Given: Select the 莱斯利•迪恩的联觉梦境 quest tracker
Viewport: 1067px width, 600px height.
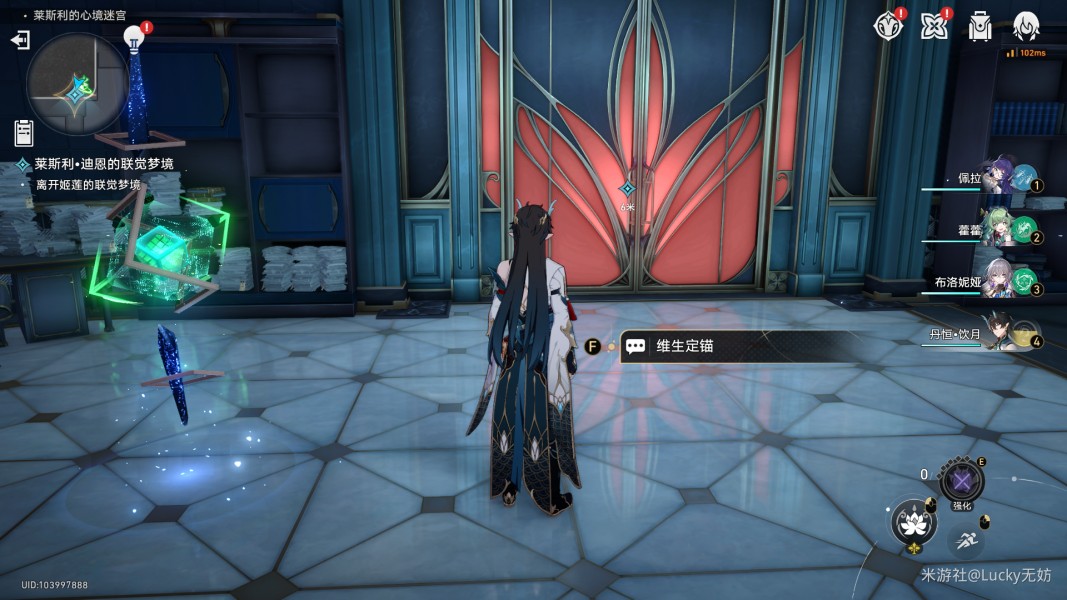Looking at the screenshot, I should (x=103, y=164).
